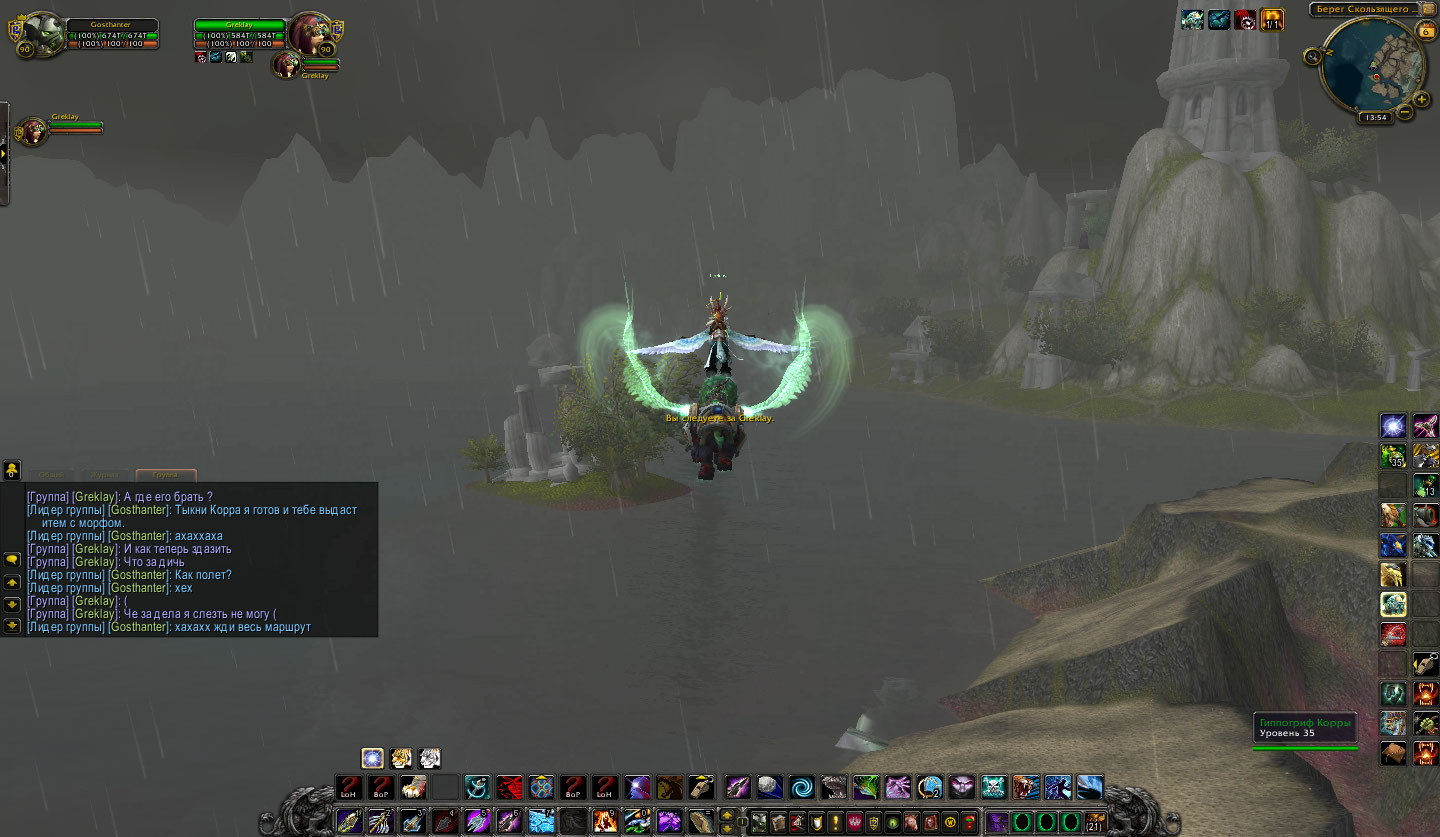Use the fiery explosion ability in slot 9
Screen dimensions: 1440x837
tap(606, 822)
